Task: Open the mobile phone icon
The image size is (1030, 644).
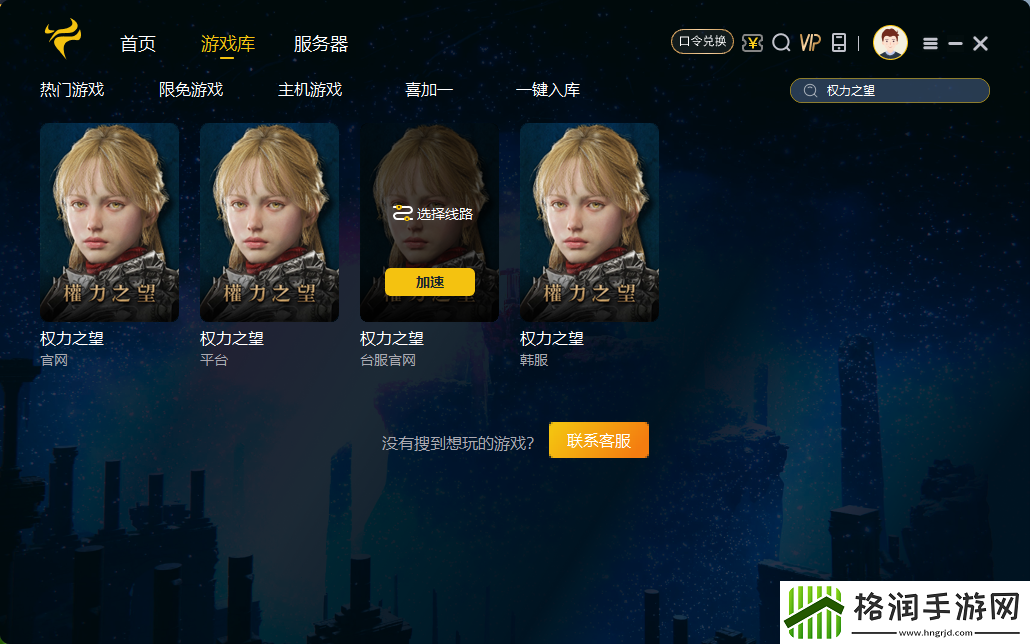Action: [839, 43]
